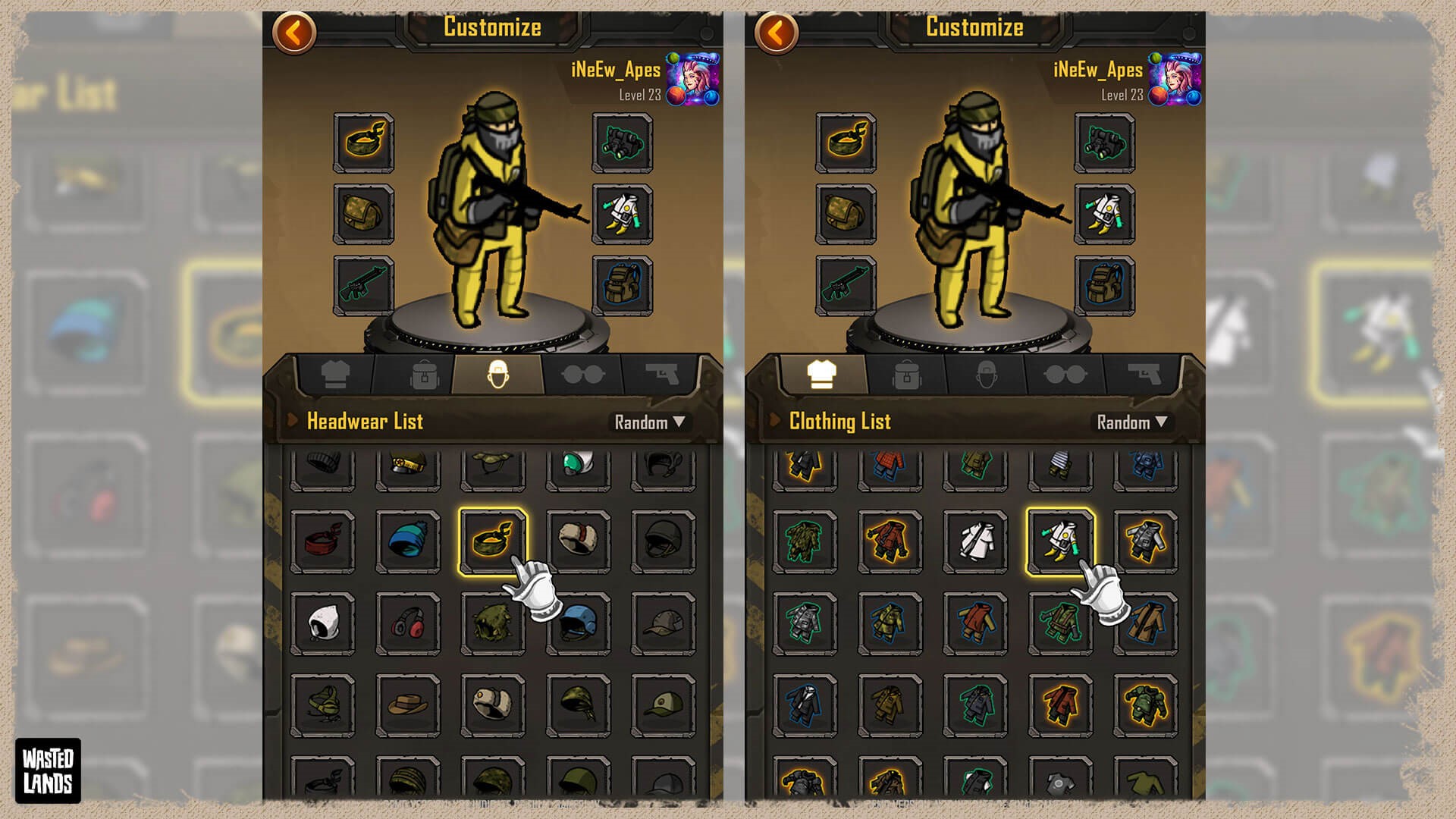This screenshot has height=819, width=1456.
Task: Select the plain white lab coat outfit
Action: 975,541
